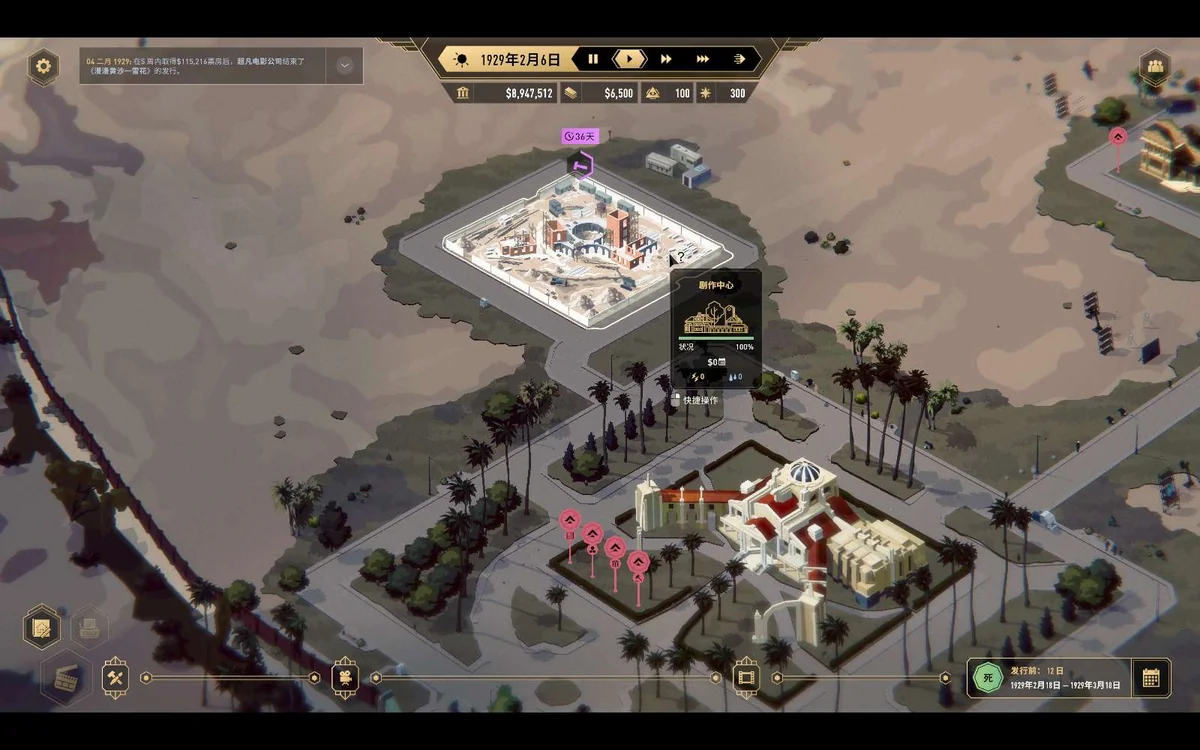
Task: Open the building blueprint construction mode
Action: pos(43,628)
